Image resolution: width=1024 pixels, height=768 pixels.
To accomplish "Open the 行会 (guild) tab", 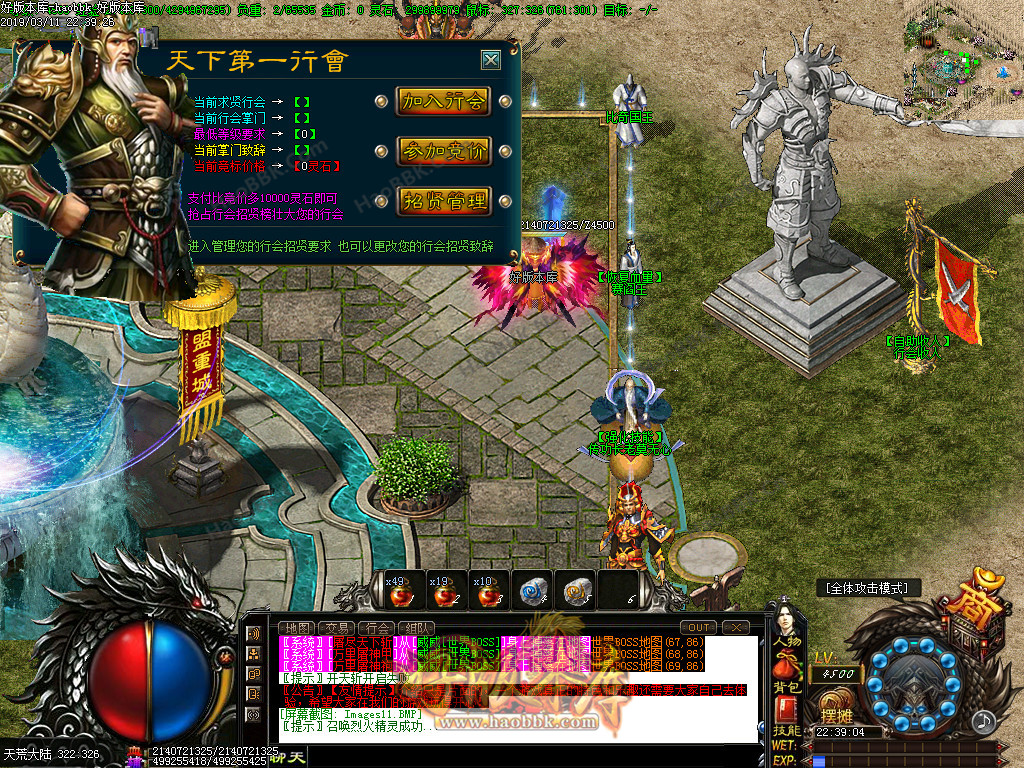I will tap(379, 627).
